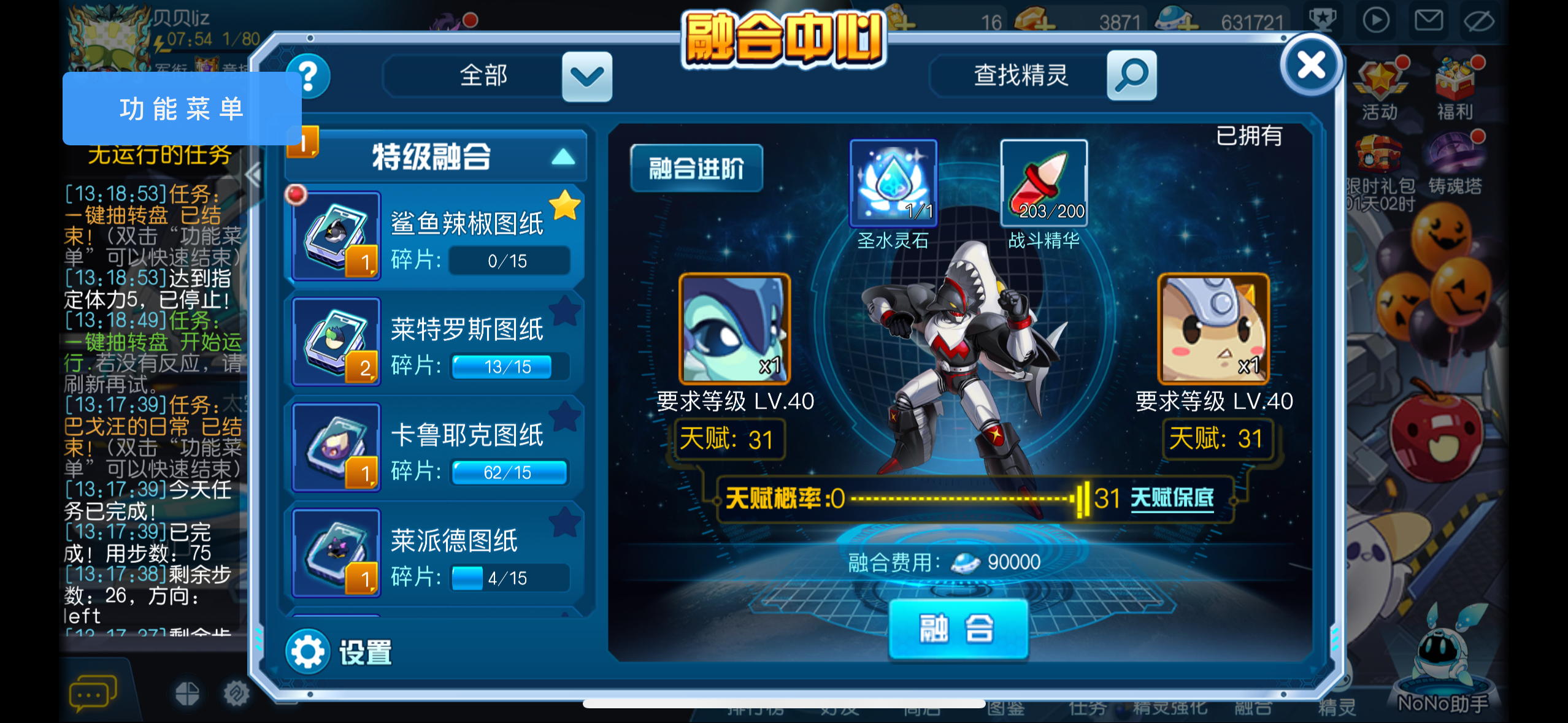The height and width of the screenshot is (723, 1568).
Task: Toggle the hide-interface eye icon
Action: click(x=1480, y=20)
